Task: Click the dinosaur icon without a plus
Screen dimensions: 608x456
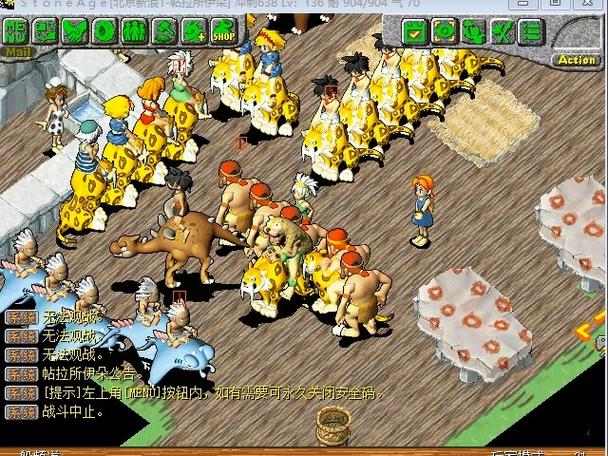Action: click(163, 32)
